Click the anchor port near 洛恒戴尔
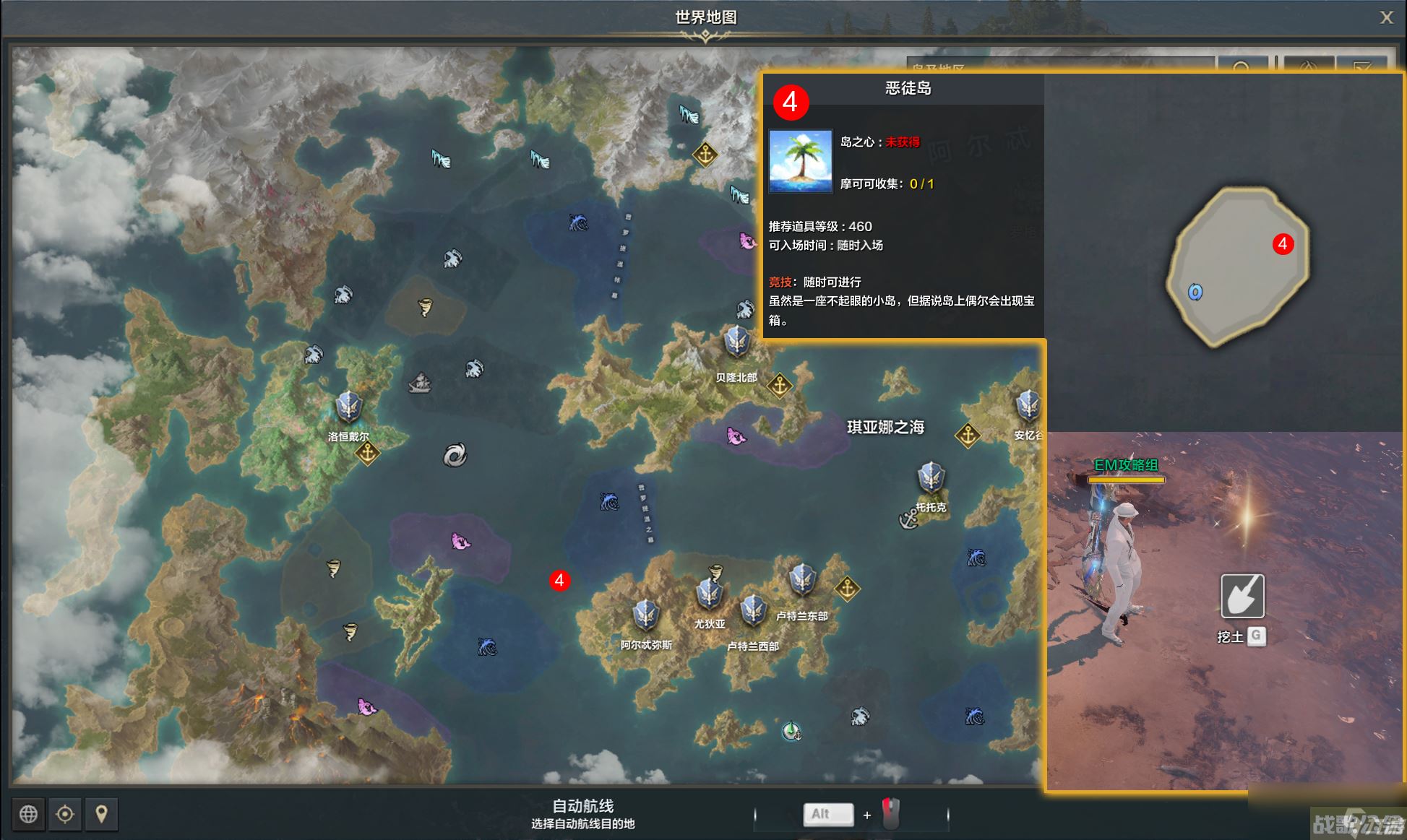Viewport: 1407px width, 840px height. click(368, 454)
